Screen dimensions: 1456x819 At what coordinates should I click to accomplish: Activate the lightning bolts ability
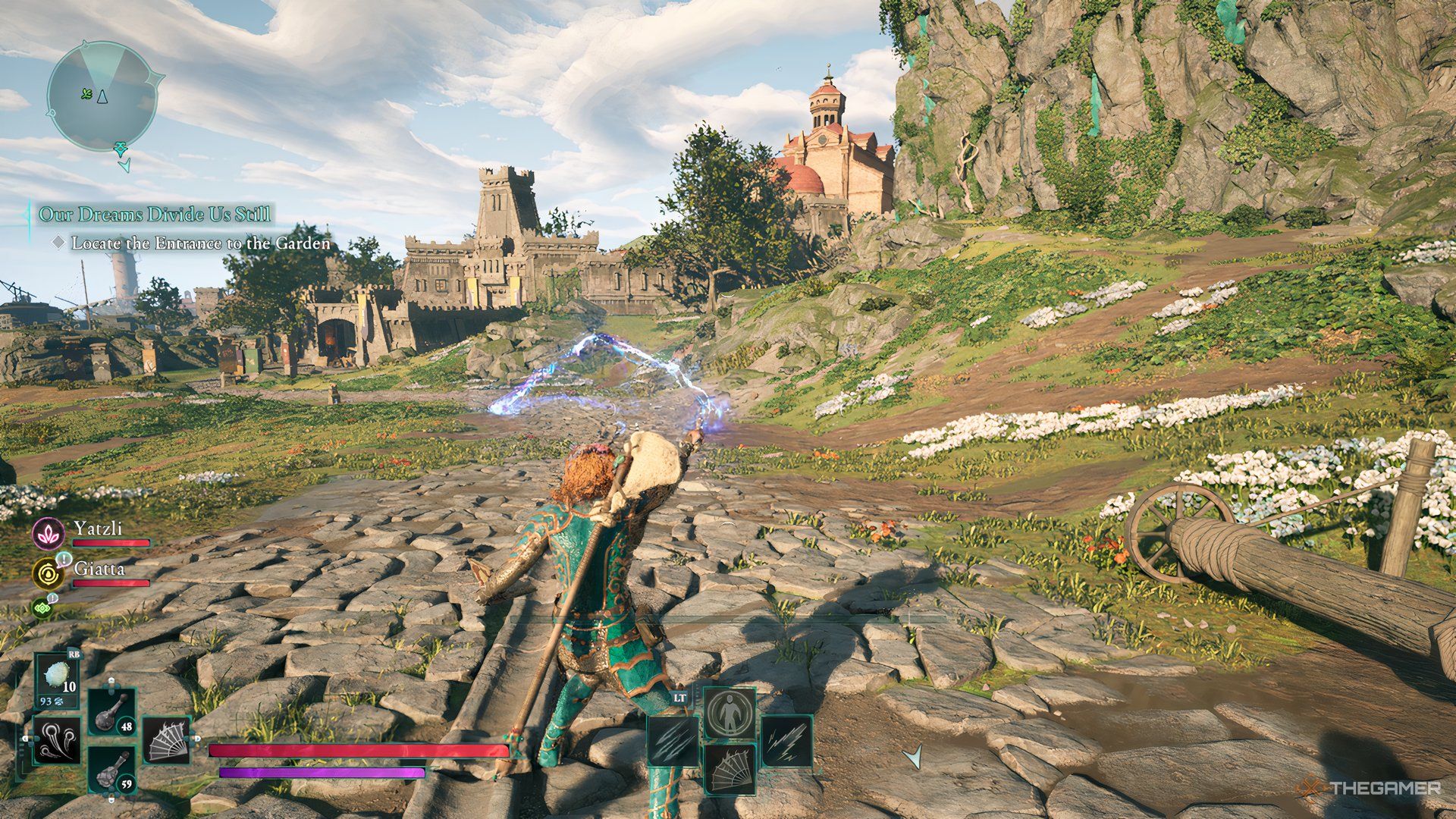pos(786,740)
